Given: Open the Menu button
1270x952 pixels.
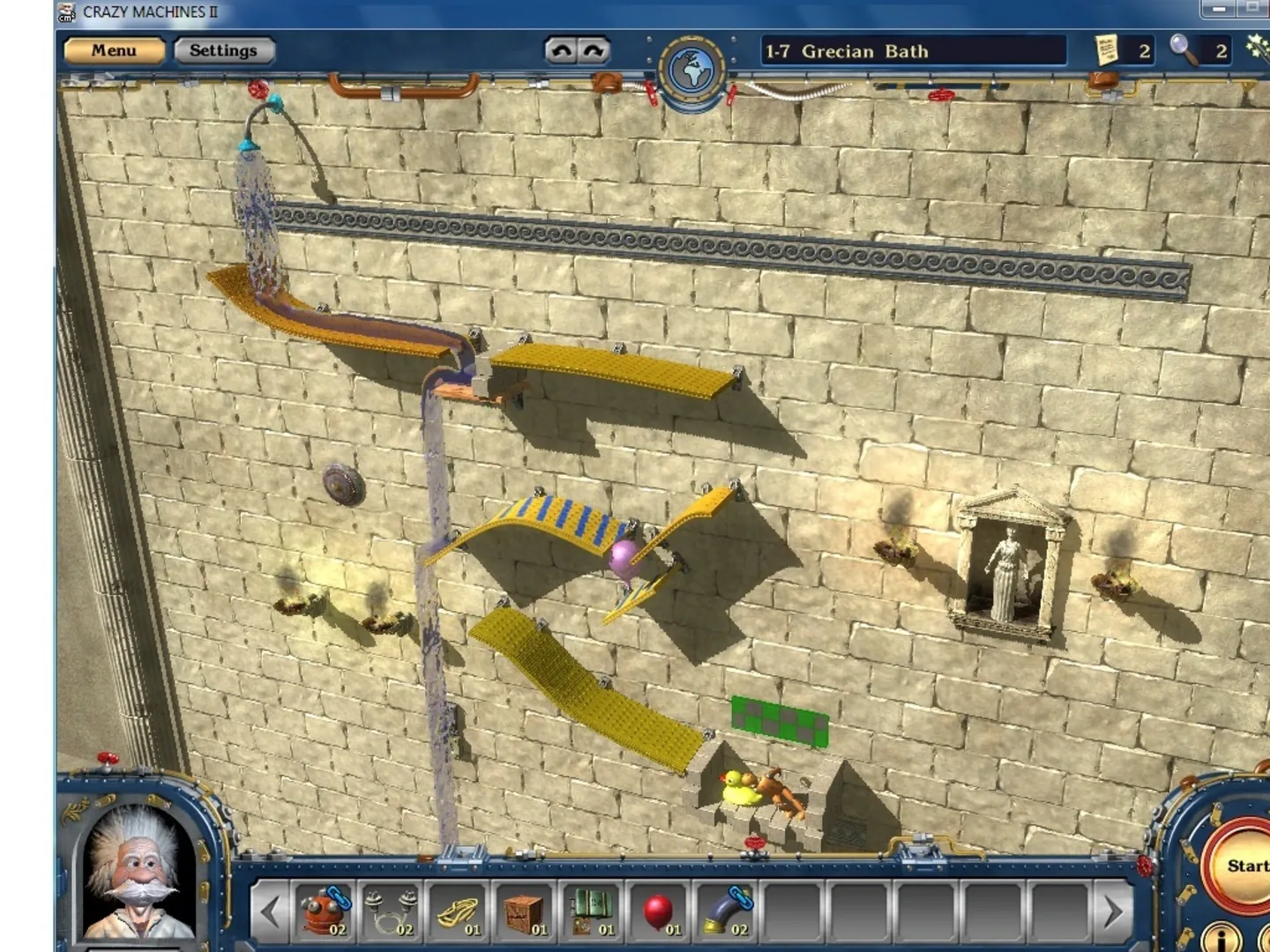Looking at the screenshot, I should 114,51.
